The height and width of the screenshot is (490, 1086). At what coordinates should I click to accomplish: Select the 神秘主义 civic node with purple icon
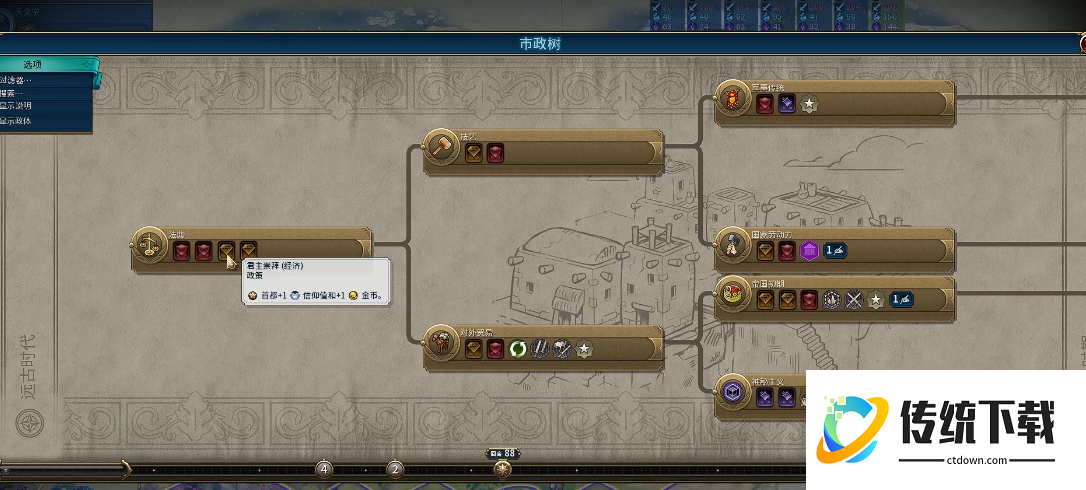click(x=733, y=391)
